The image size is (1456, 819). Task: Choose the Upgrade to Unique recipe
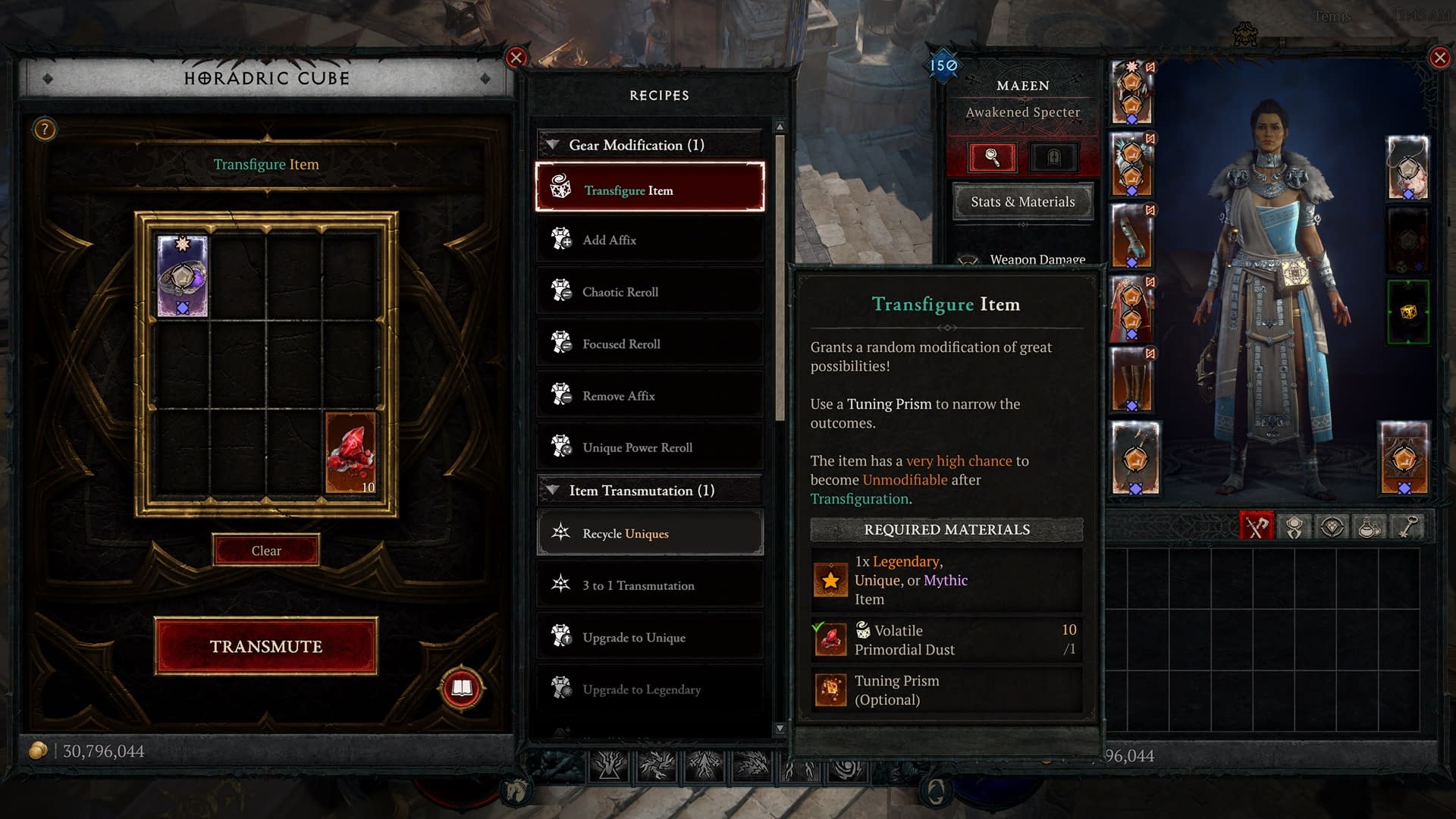click(650, 637)
